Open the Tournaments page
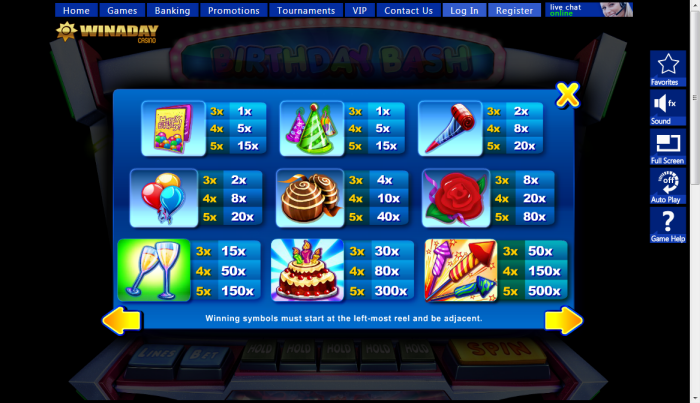The height and width of the screenshot is (403, 700). coord(306,11)
